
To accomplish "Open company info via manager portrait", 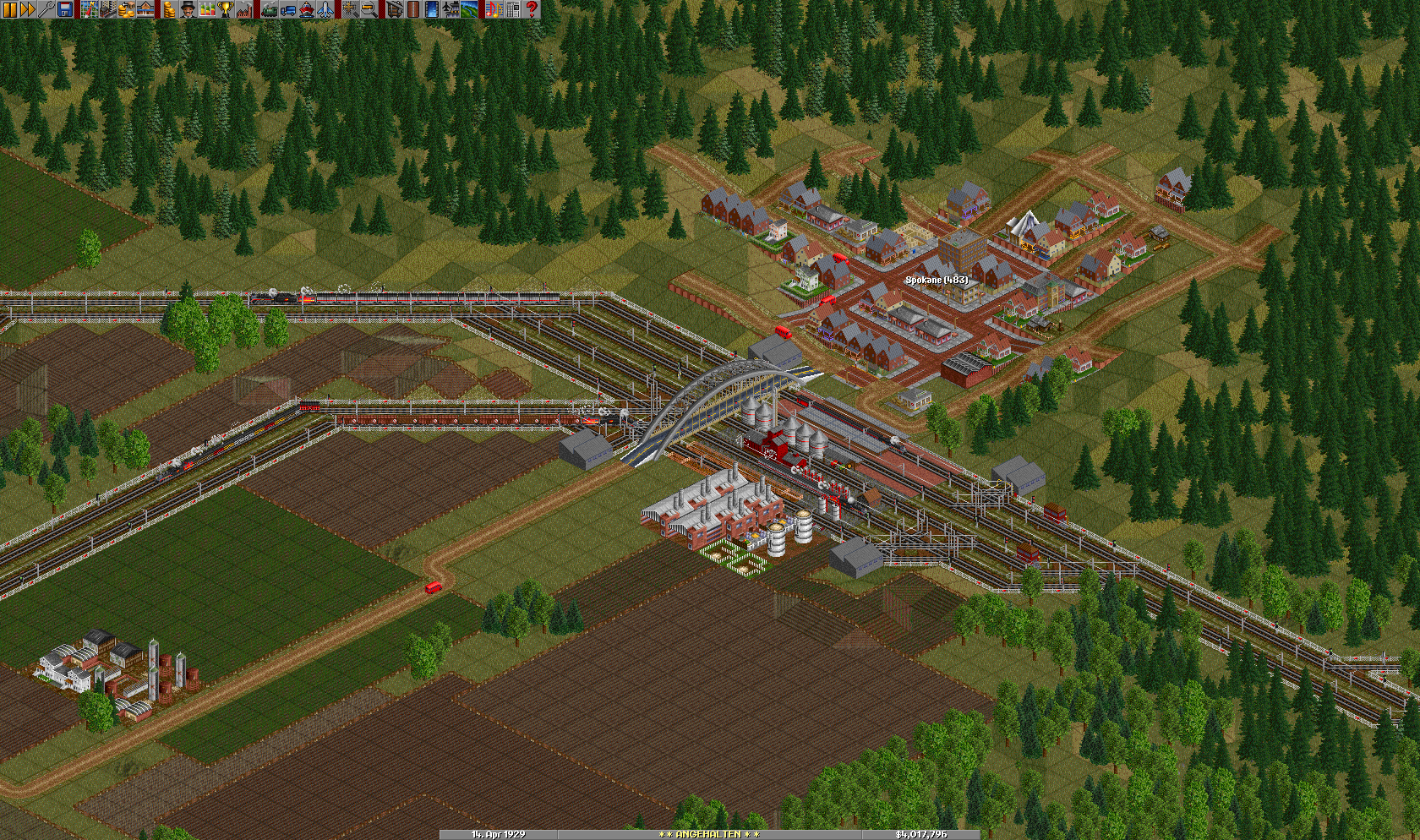I will [188, 9].
